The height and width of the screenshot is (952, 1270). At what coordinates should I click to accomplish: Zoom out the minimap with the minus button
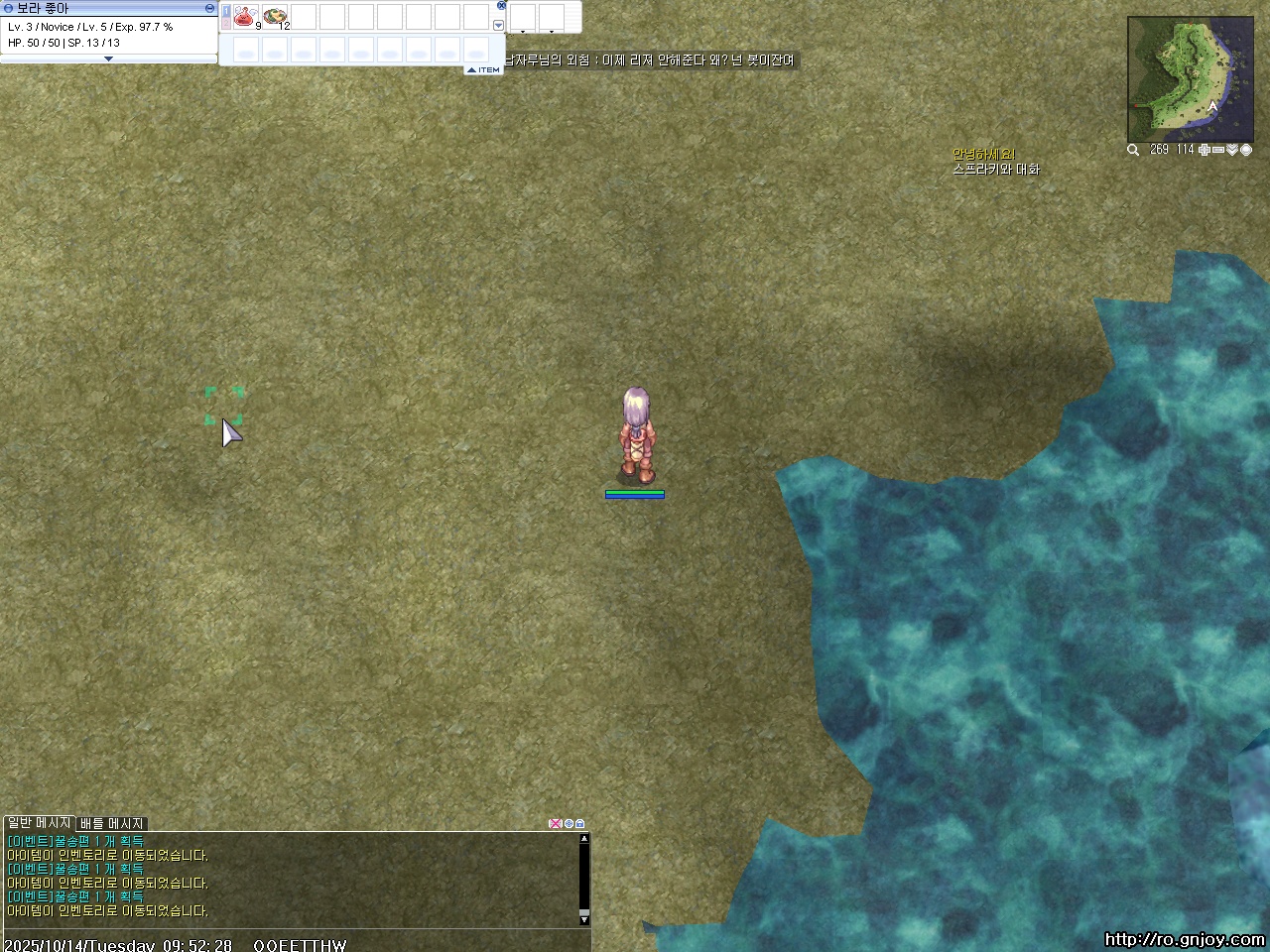point(1218,150)
